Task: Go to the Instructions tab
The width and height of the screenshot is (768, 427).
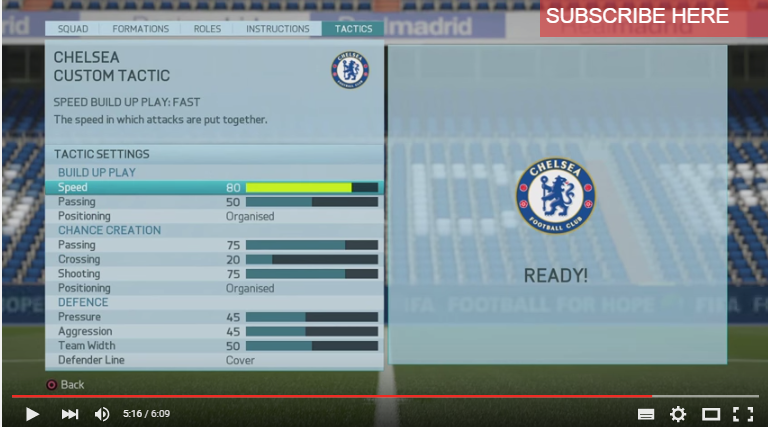Action: pyautogui.click(x=277, y=29)
